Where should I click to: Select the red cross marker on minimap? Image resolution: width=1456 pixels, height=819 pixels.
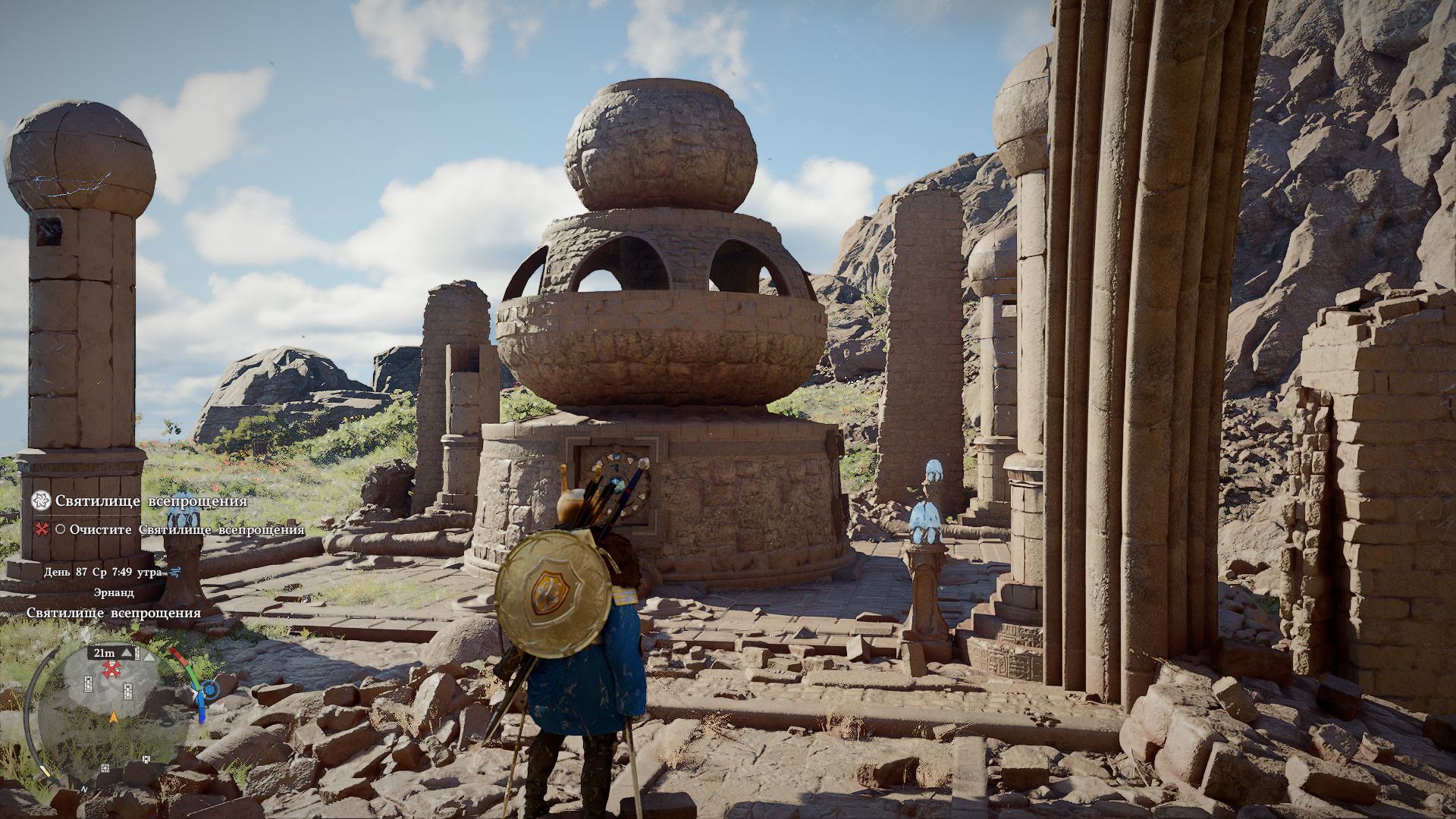click(x=112, y=669)
